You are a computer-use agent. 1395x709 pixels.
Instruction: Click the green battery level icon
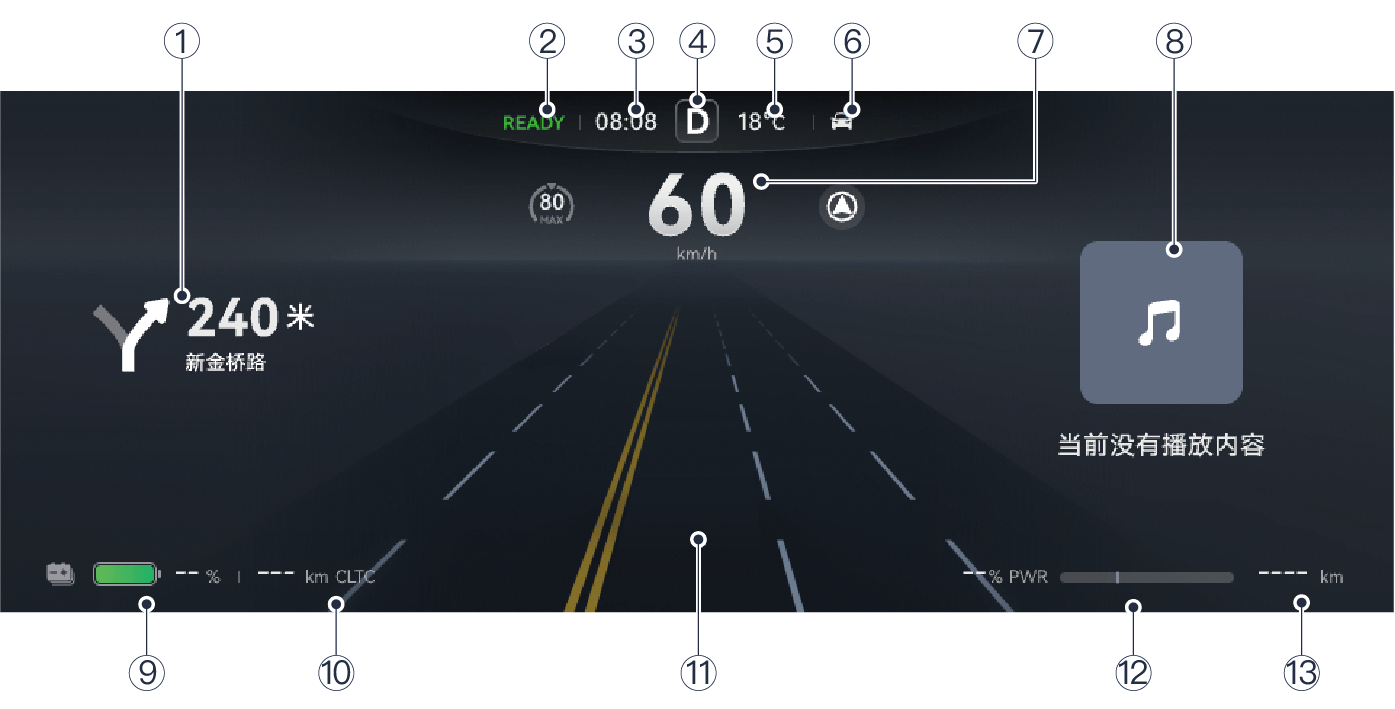point(126,574)
